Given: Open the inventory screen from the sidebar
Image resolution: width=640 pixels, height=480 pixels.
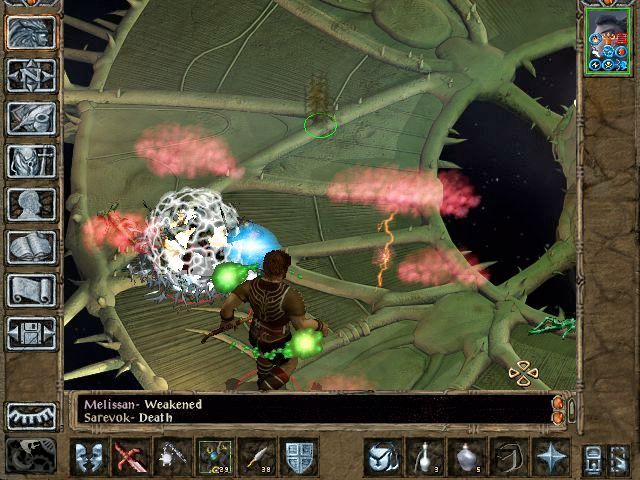Looking at the screenshot, I should 31,161.
